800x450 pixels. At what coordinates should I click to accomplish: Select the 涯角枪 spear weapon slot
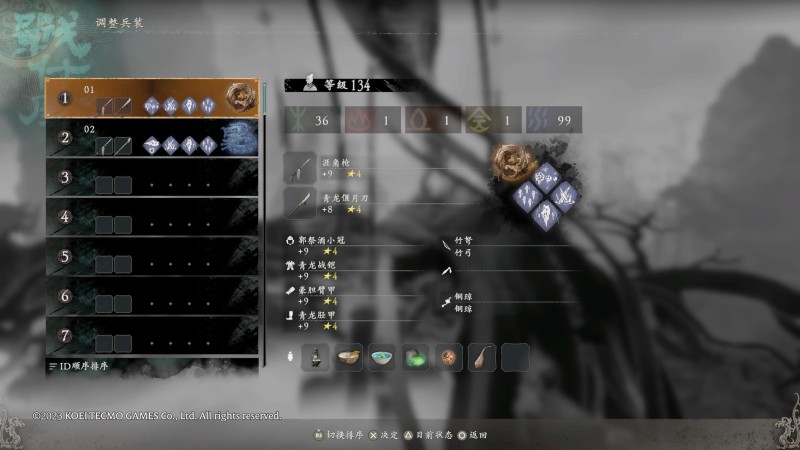click(301, 167)
